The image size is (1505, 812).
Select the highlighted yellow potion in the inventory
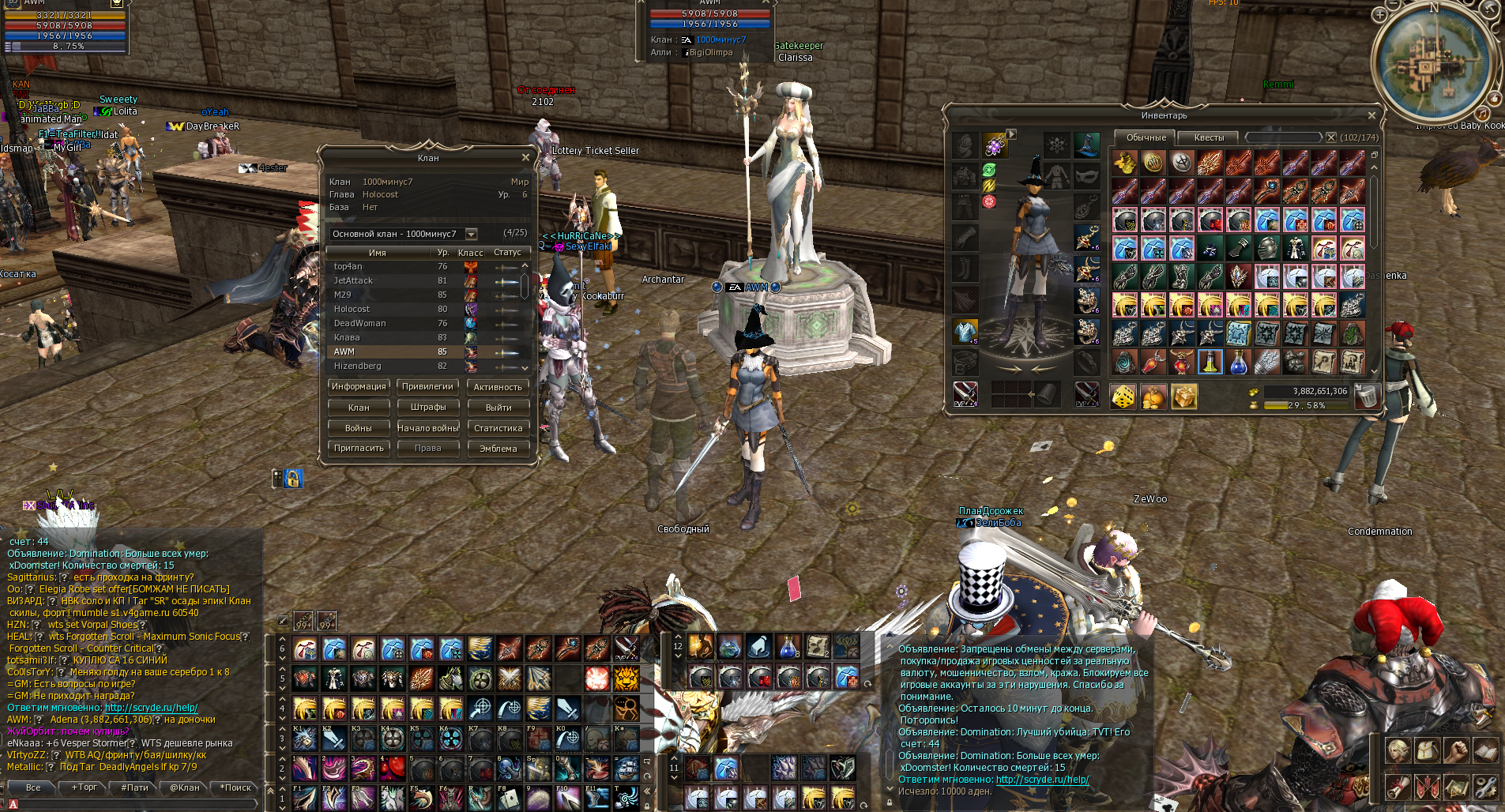1210,363
